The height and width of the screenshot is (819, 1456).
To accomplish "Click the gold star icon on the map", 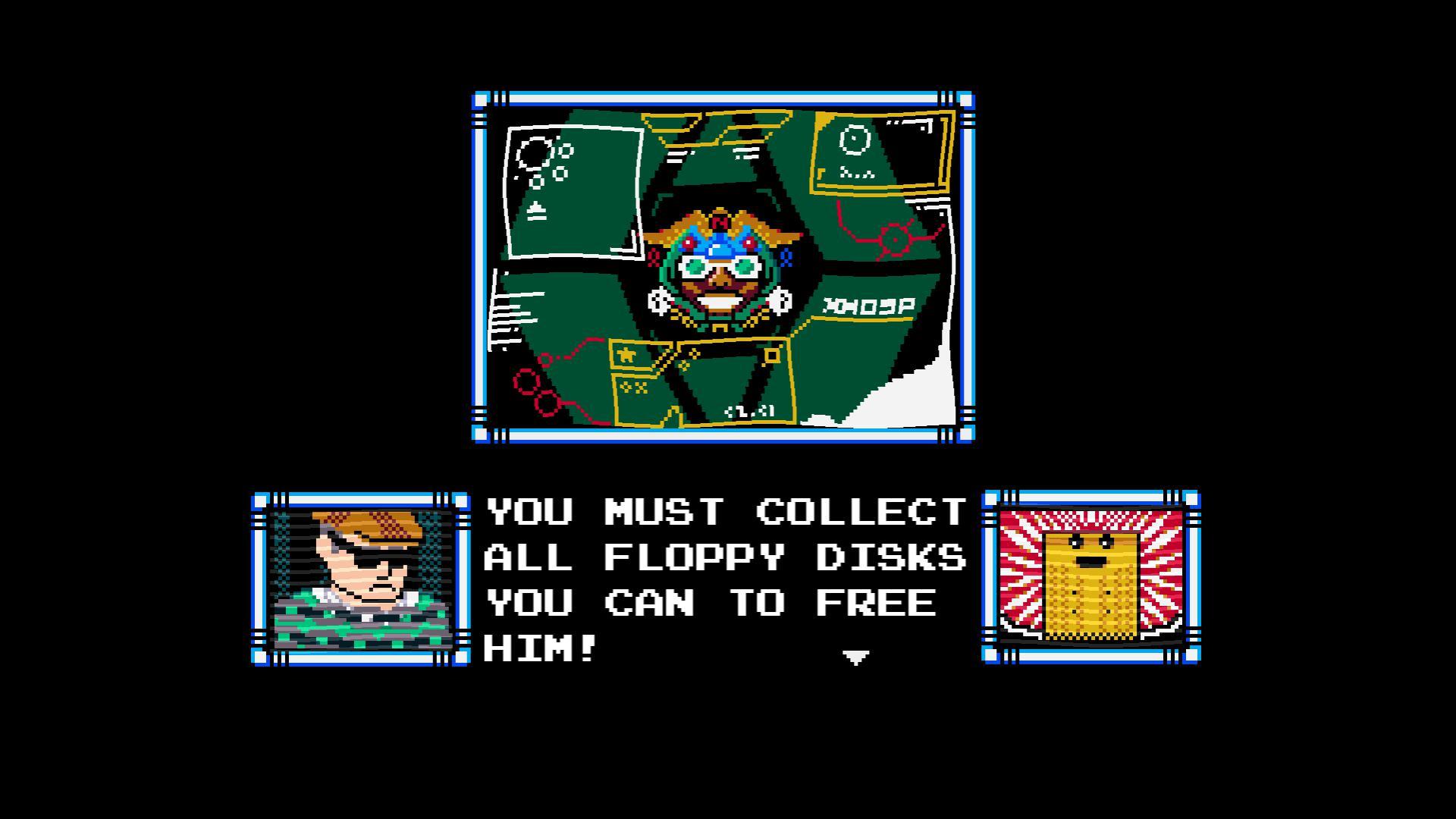I will pos(626,353).
